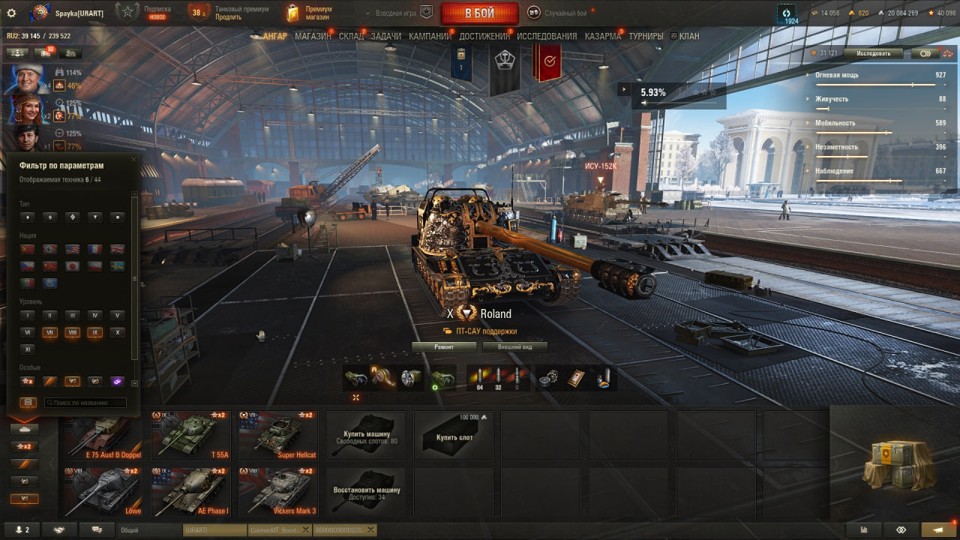
Task: Open the Внешний вид exterior customization
Action: 515,346
